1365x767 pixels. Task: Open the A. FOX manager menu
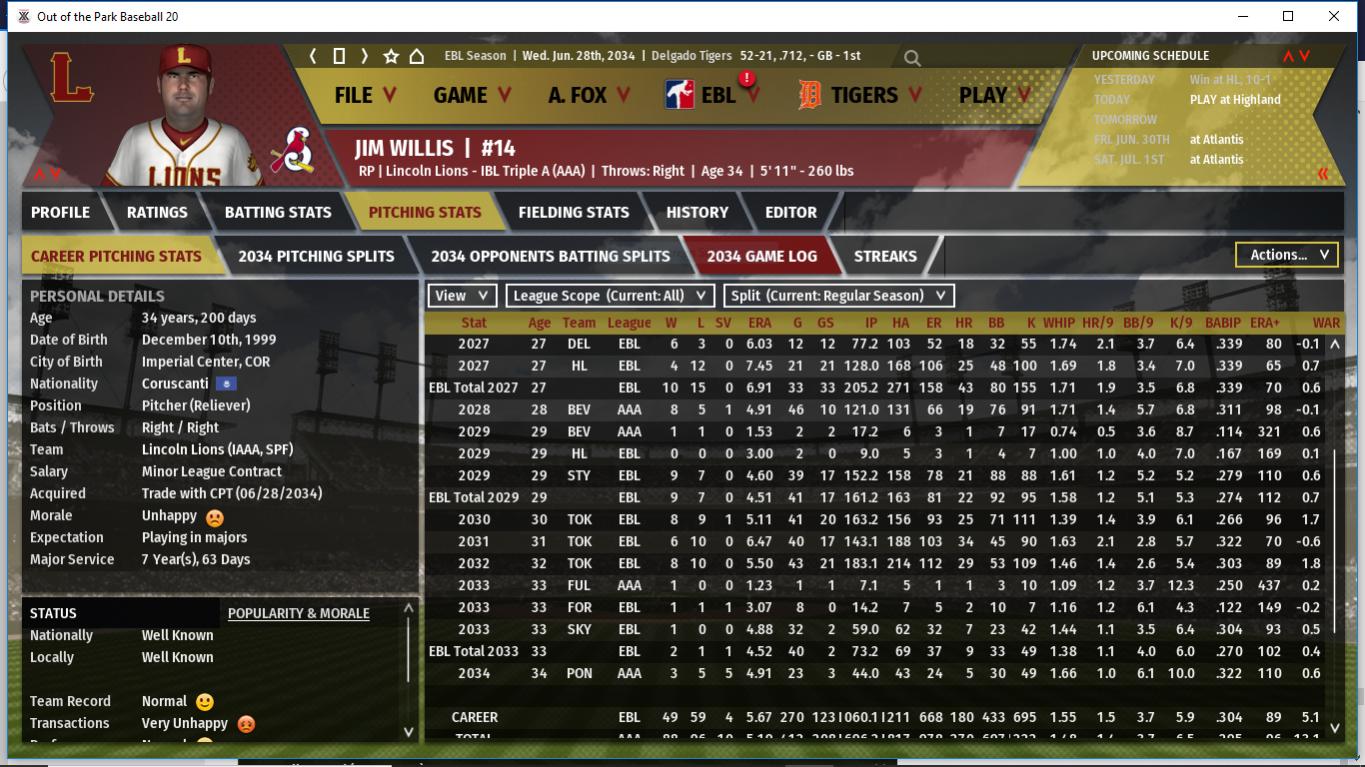(x=590, y=95)
